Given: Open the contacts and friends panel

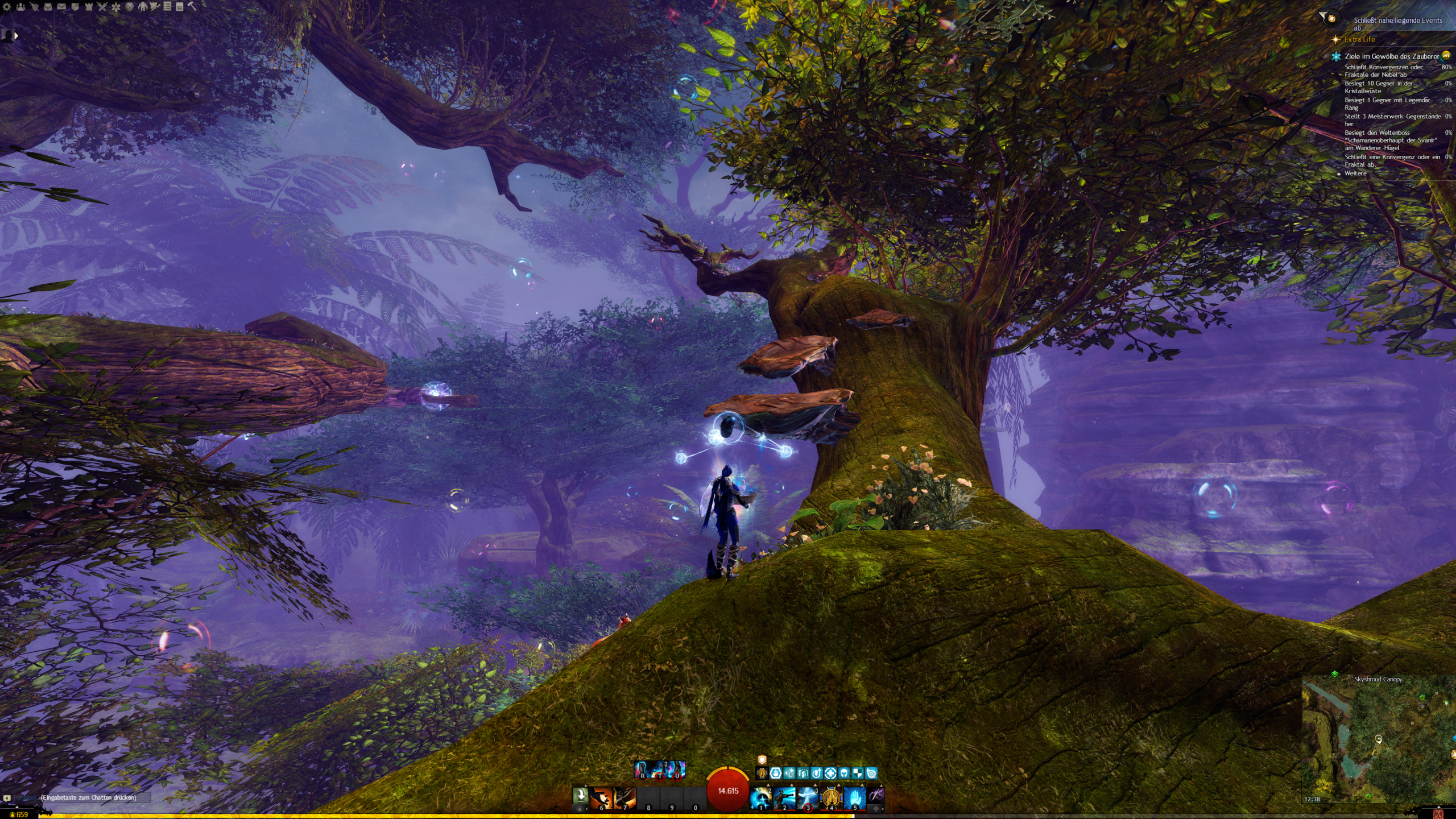Looking at the screenshot, I should [x=20, y=7].
